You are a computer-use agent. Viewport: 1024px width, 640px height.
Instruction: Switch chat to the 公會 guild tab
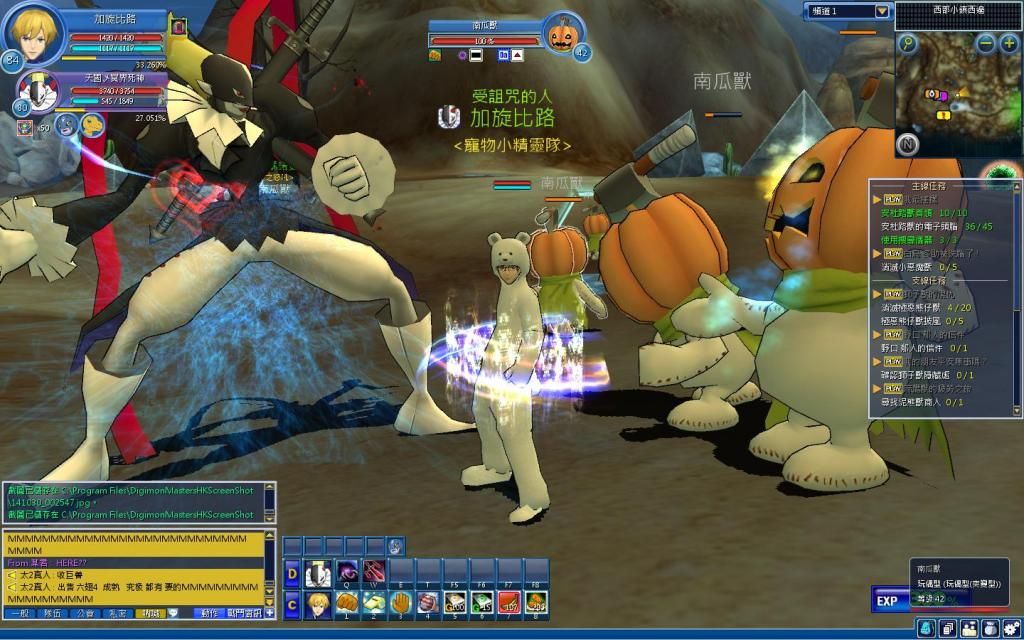(x=86, y=613)
